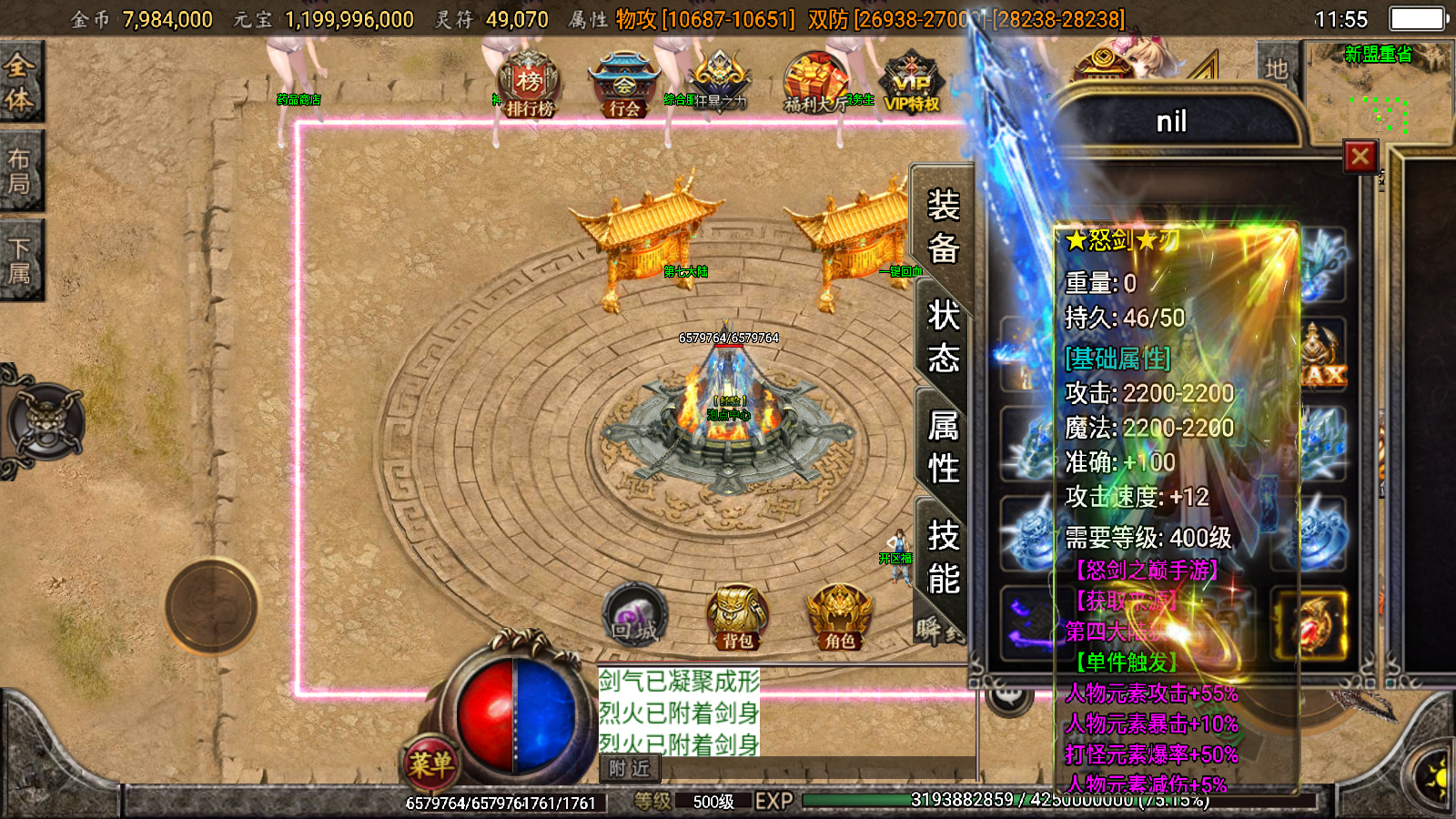Open the 行会 guild icon
The height and width of the screenshot is (819, 1456).
pyautogui.click(x=623, y=86)
